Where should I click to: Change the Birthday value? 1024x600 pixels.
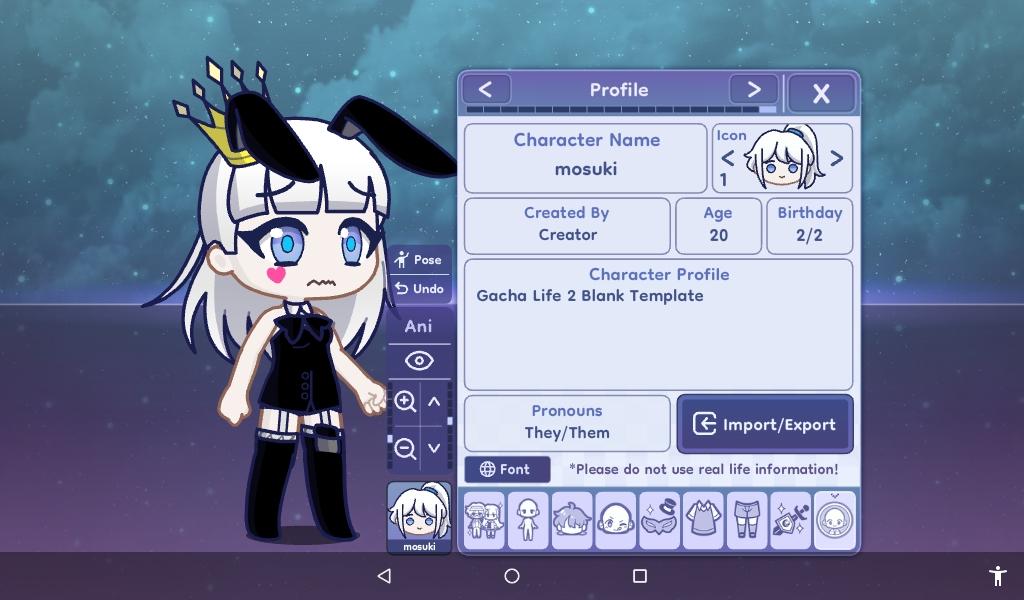(809, 225)
